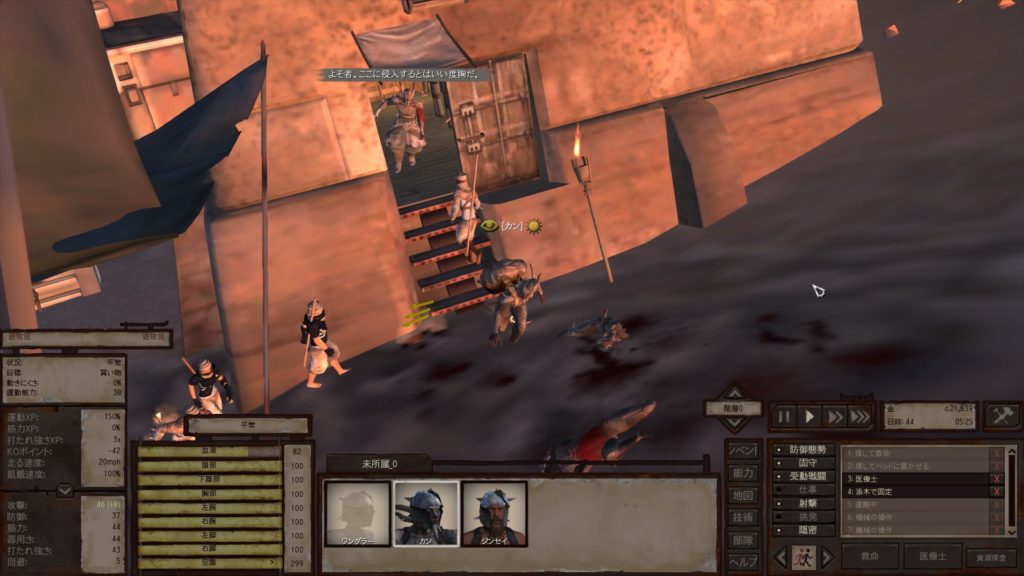Toggle the 隠密 stealth mode
The image size is (1024, 576).
click(803, 531)
